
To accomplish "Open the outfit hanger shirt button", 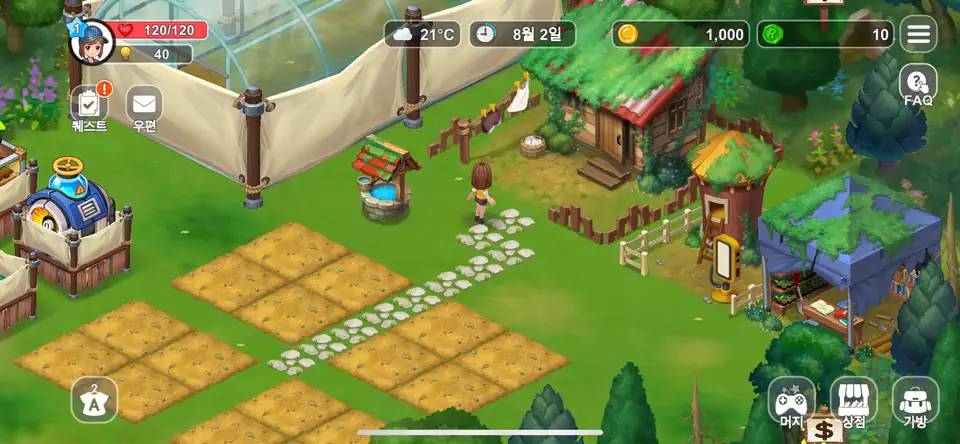I will coord(94,401).
